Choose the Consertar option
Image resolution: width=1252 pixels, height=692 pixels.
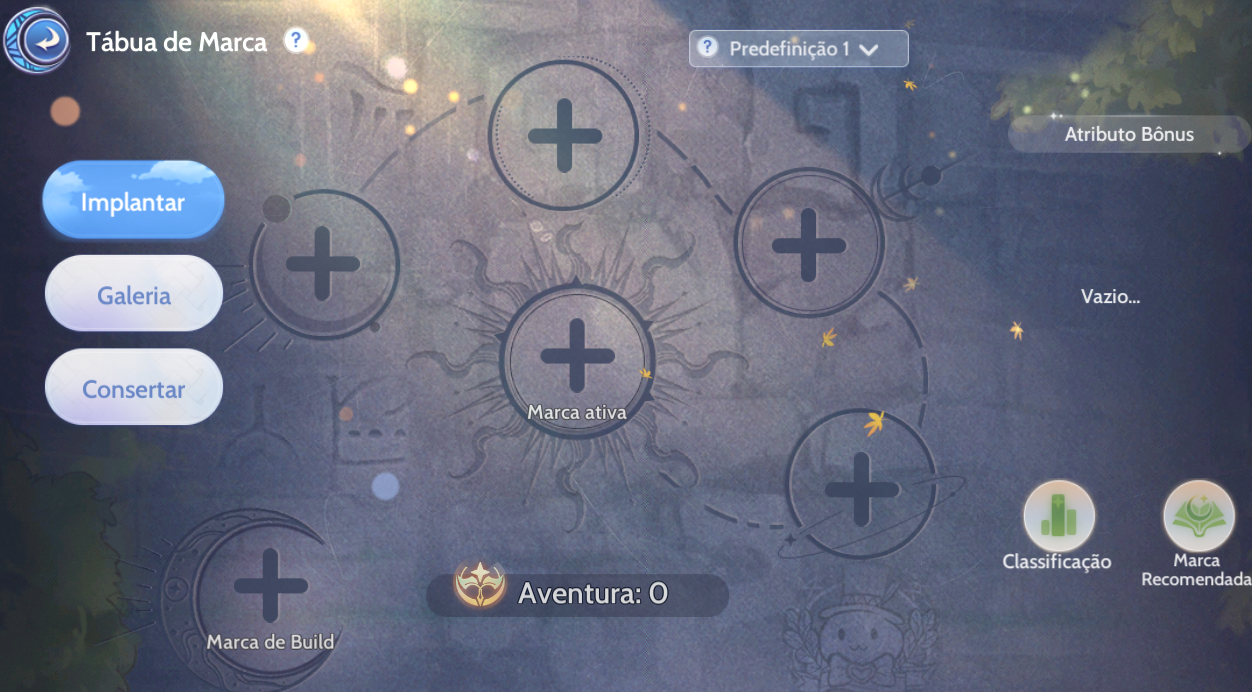pyautogui.click(x=133, y=389)
